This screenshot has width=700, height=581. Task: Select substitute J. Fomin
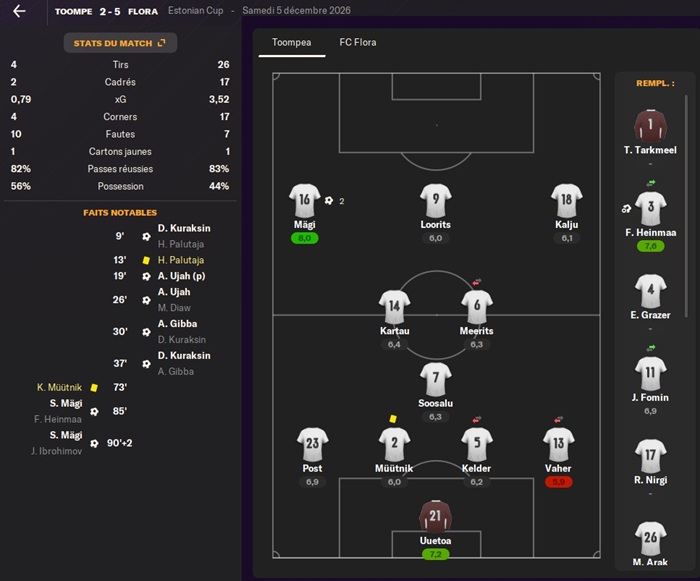click(650, 374)
